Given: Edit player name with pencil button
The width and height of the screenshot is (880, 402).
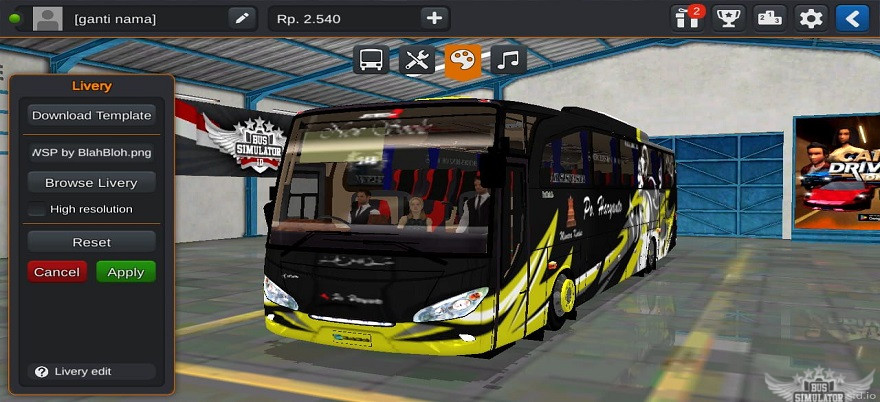Looking at the screenshot, I should (x=241, y=18).
